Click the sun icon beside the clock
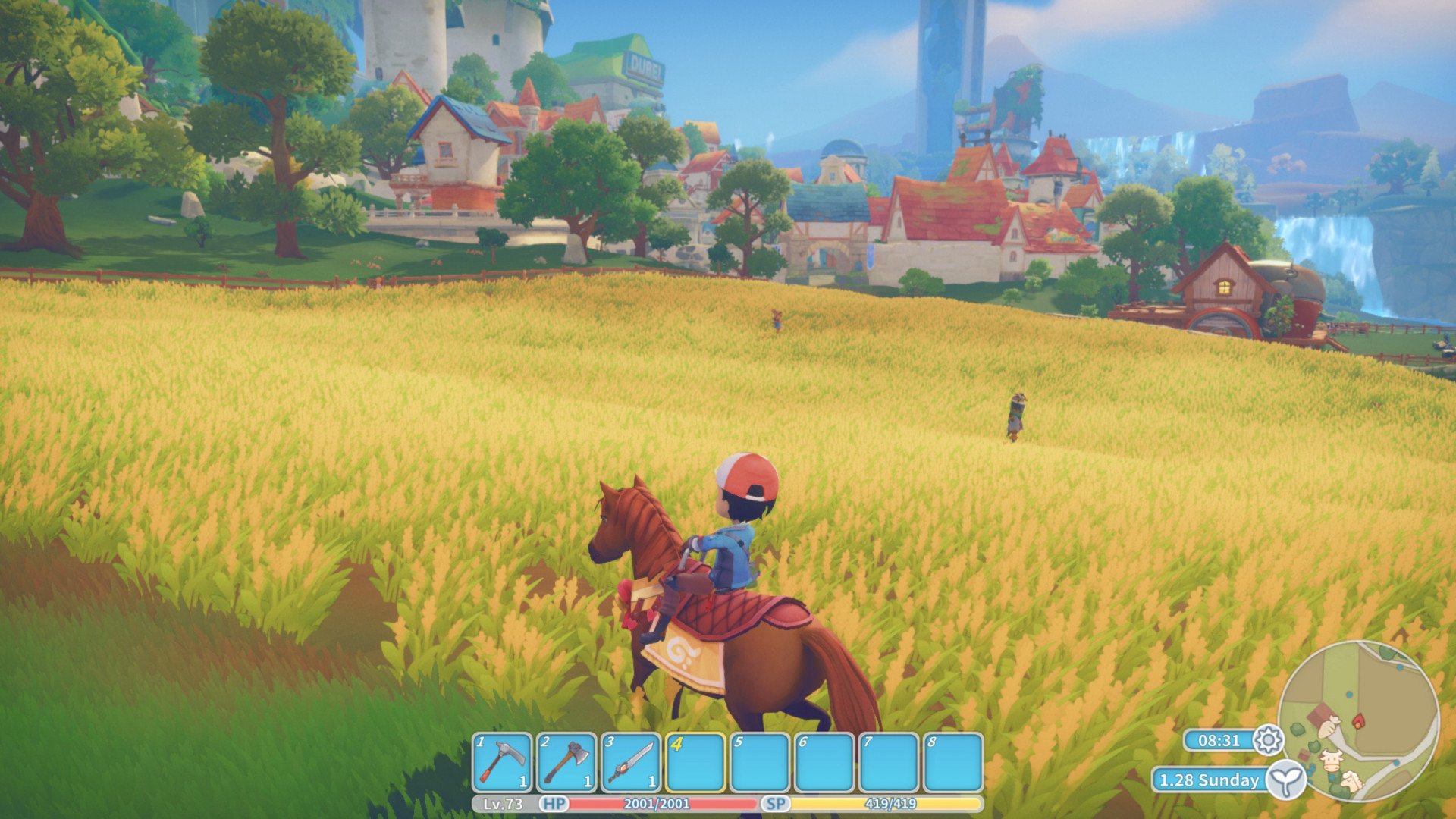Screen dimensions: 1456x819 click(1268, 739)
